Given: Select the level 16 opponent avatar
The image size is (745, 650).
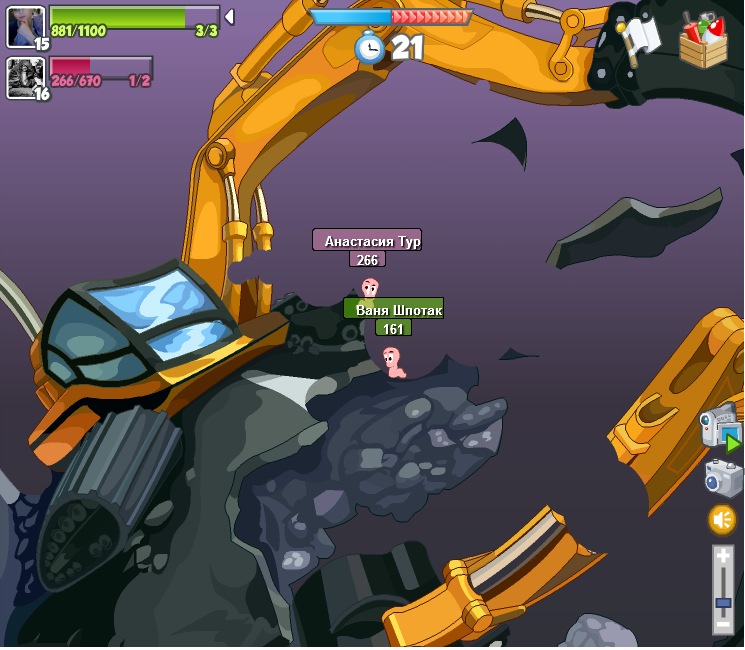Looking at the screenshot, I should 25,77.
